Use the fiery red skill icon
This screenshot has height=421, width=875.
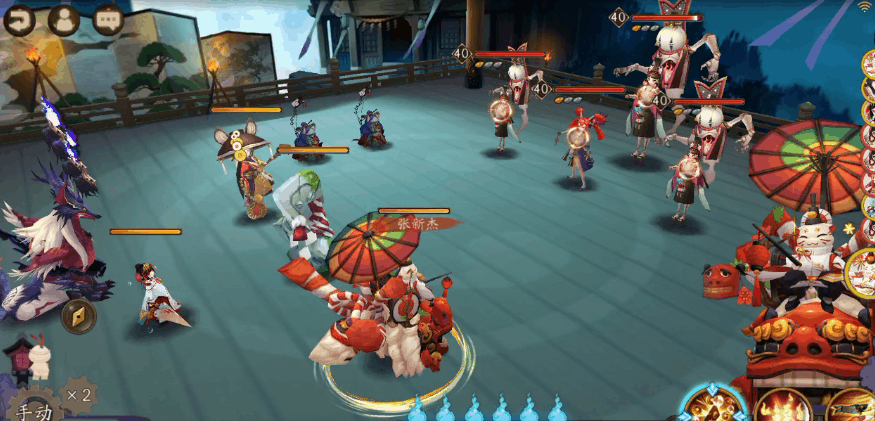(x=782, y=406)
